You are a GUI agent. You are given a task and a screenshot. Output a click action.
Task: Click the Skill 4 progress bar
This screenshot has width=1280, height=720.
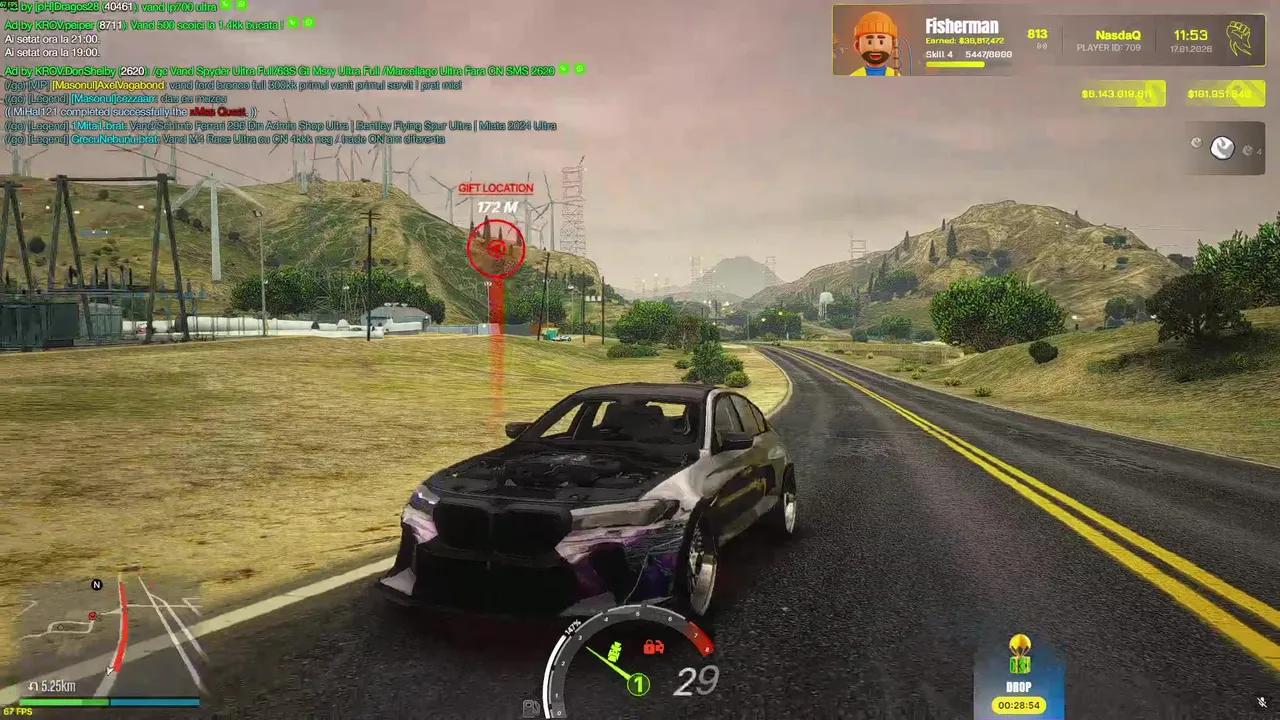(955, 65)
